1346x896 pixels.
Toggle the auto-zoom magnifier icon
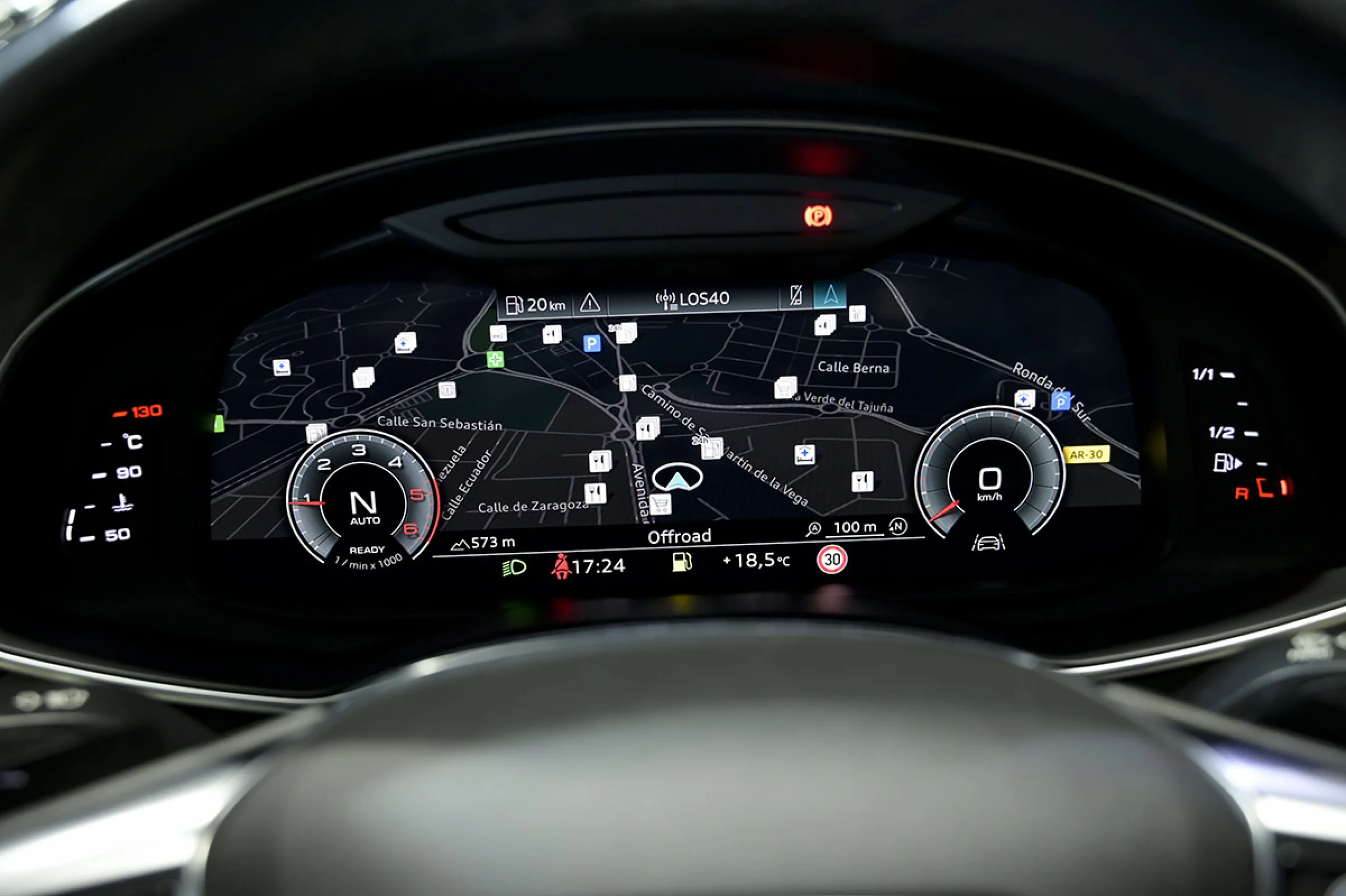[x=813, y=529]
